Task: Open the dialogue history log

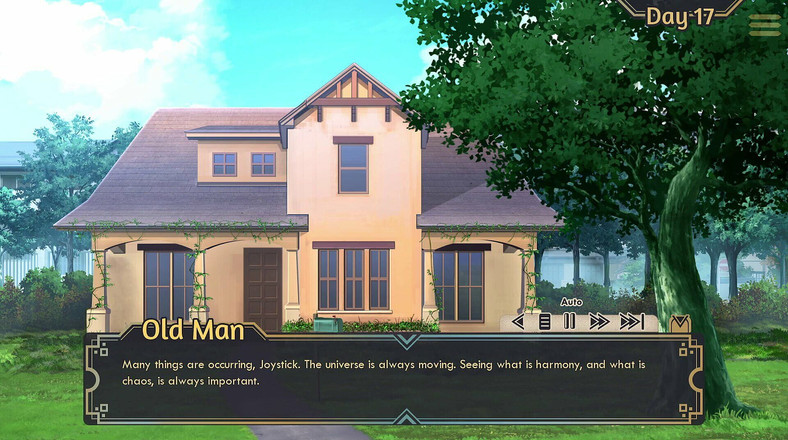Action: point(545,322)
